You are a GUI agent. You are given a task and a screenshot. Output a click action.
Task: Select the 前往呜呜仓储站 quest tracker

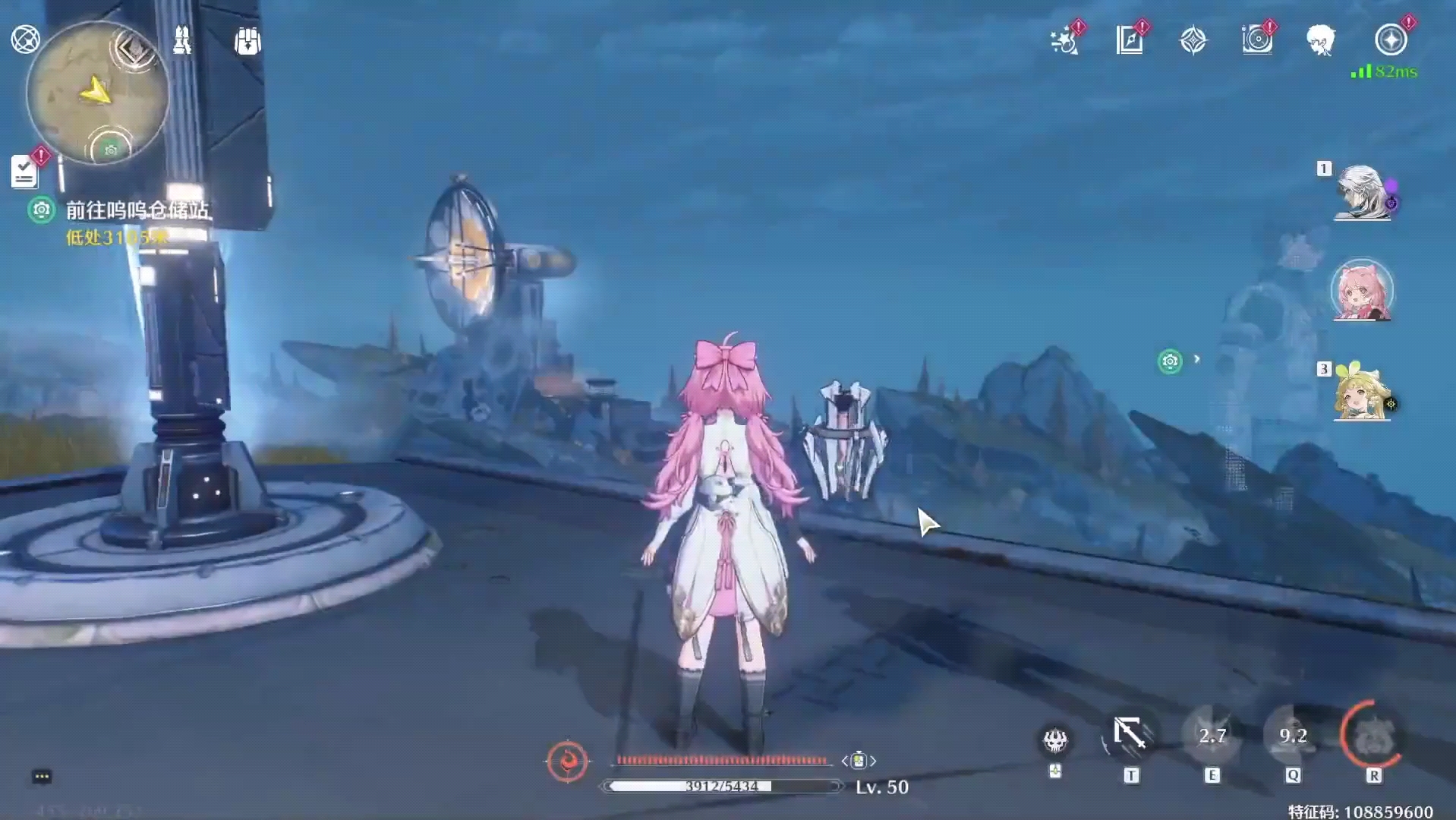137,210
